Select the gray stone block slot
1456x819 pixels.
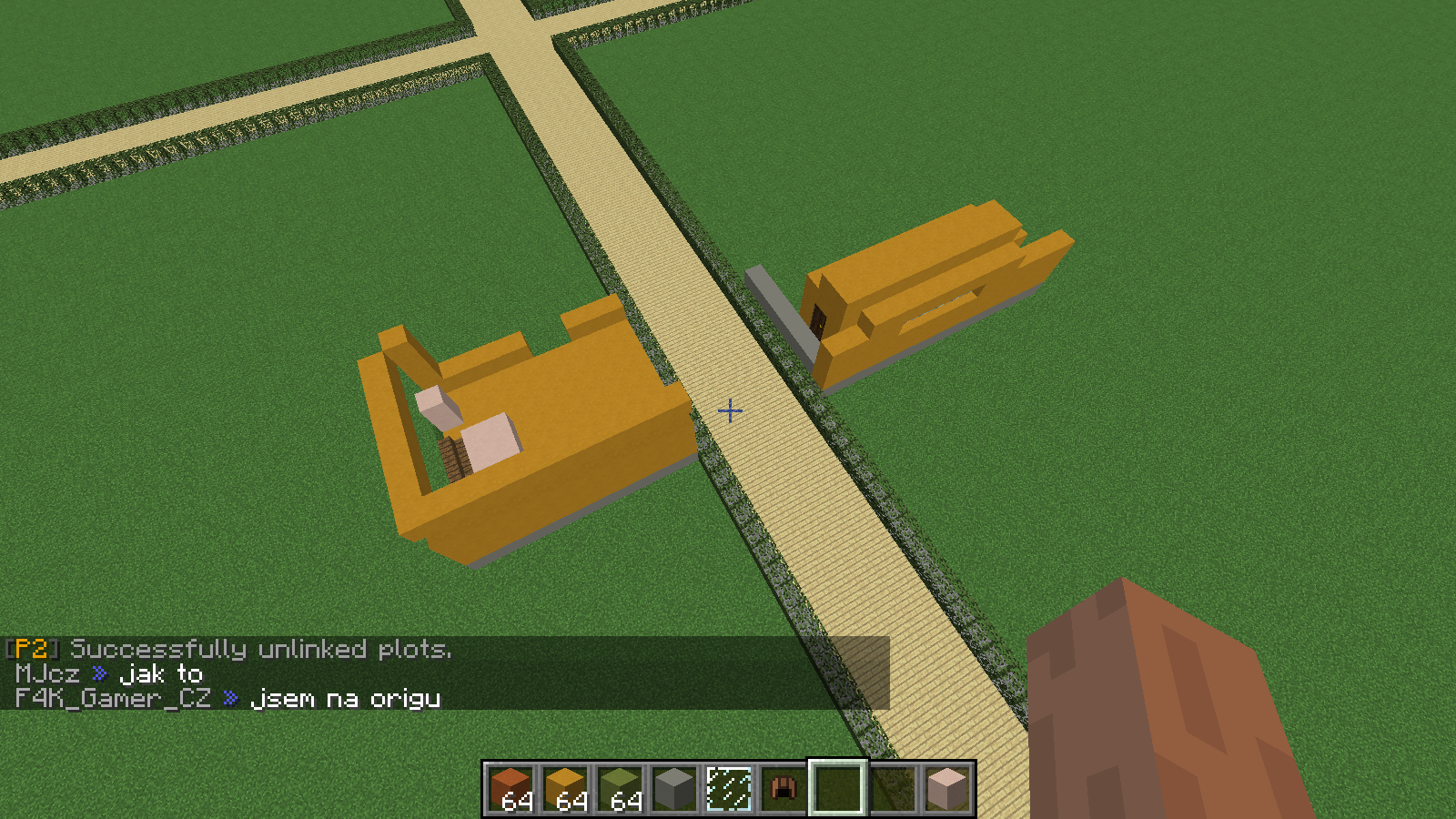674,788
